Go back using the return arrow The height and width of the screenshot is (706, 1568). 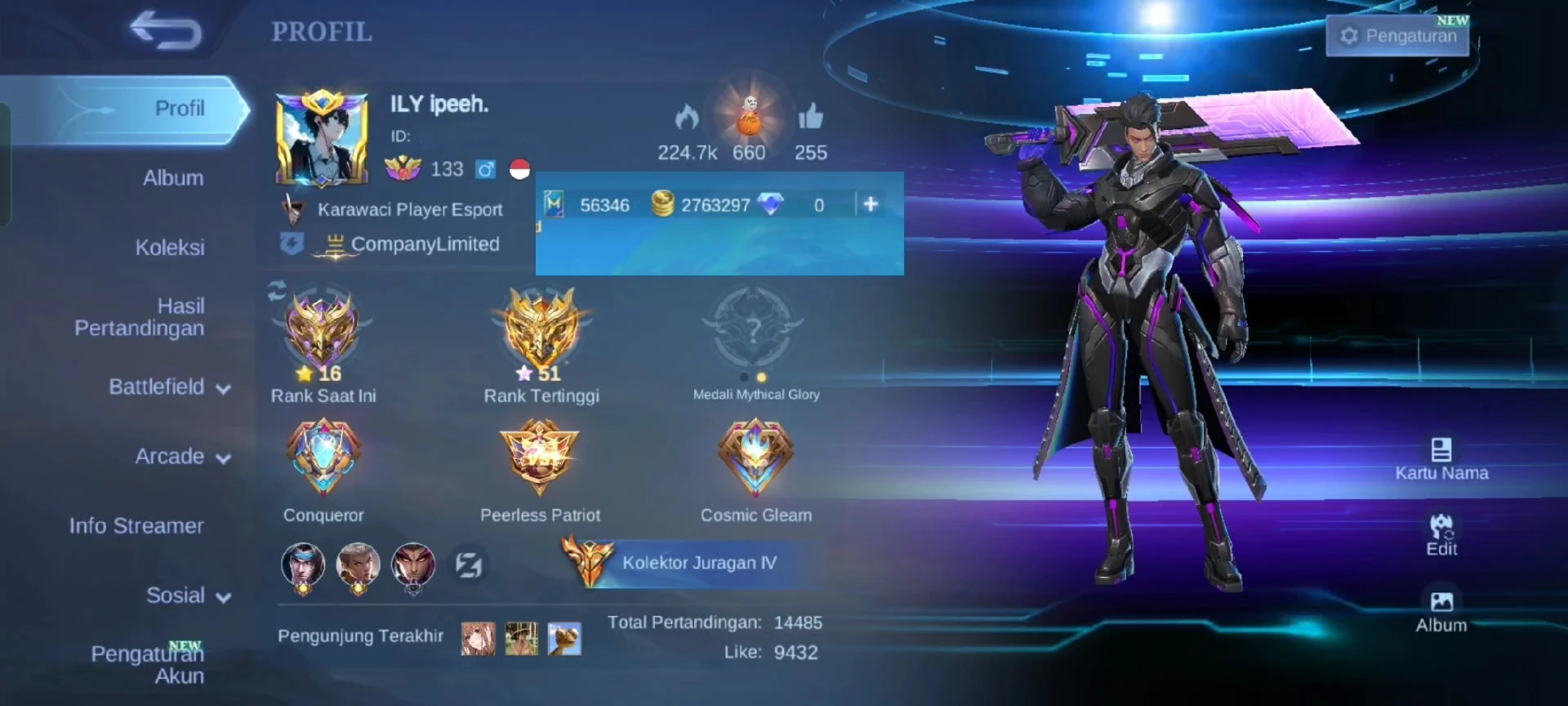166,30
